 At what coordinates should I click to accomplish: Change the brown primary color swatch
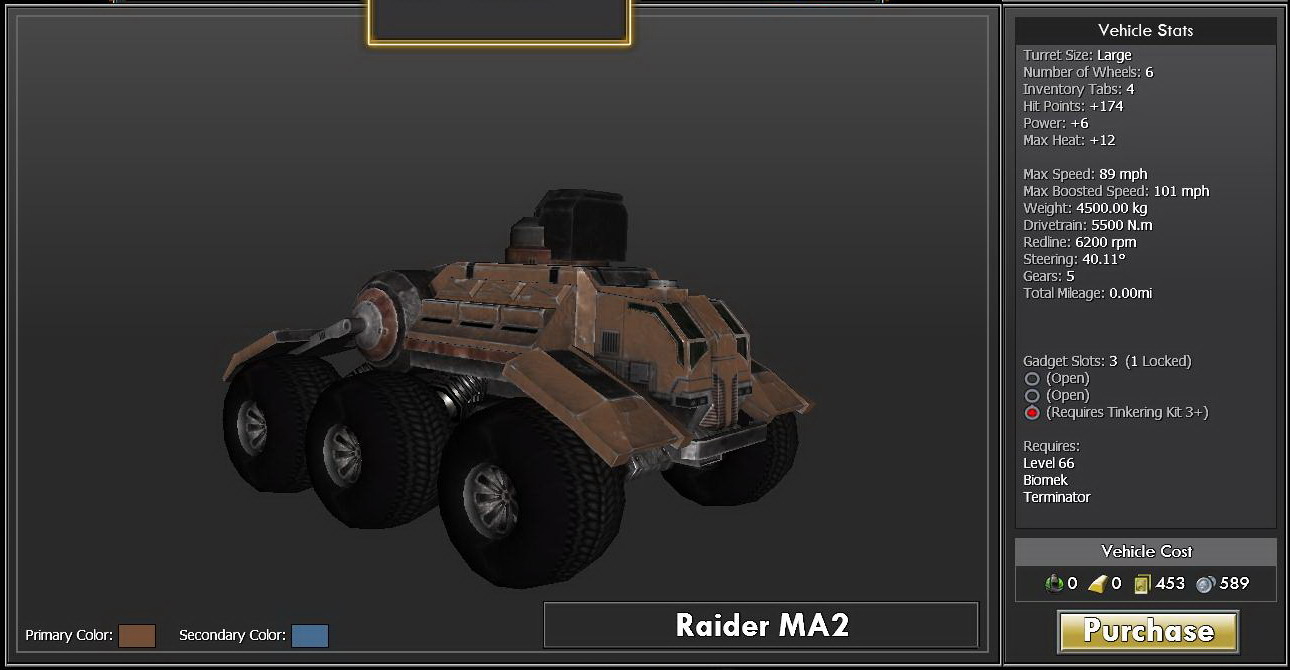coord(137,636)
